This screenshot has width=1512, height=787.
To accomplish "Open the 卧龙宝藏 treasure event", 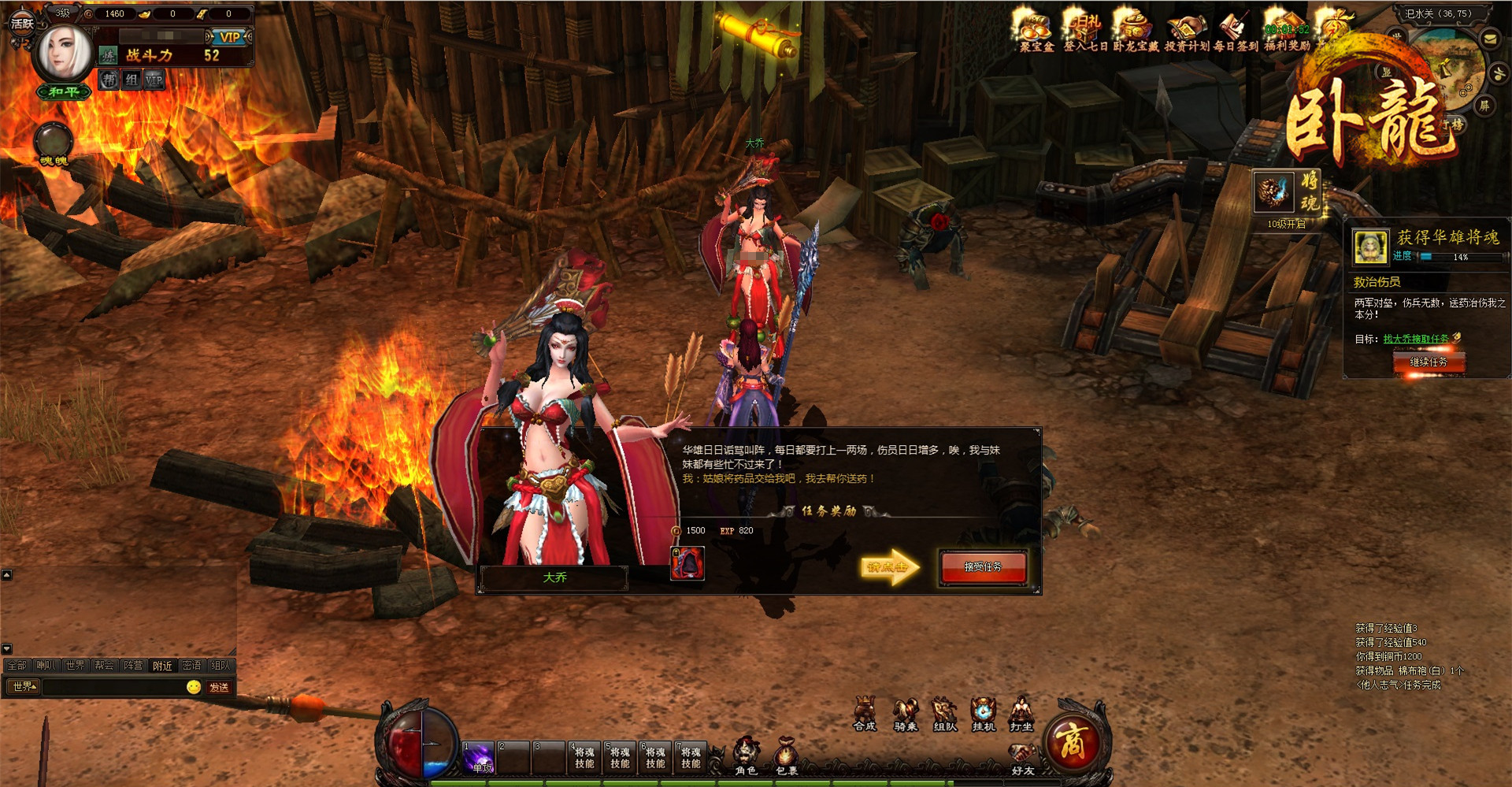I will 1135,32.
